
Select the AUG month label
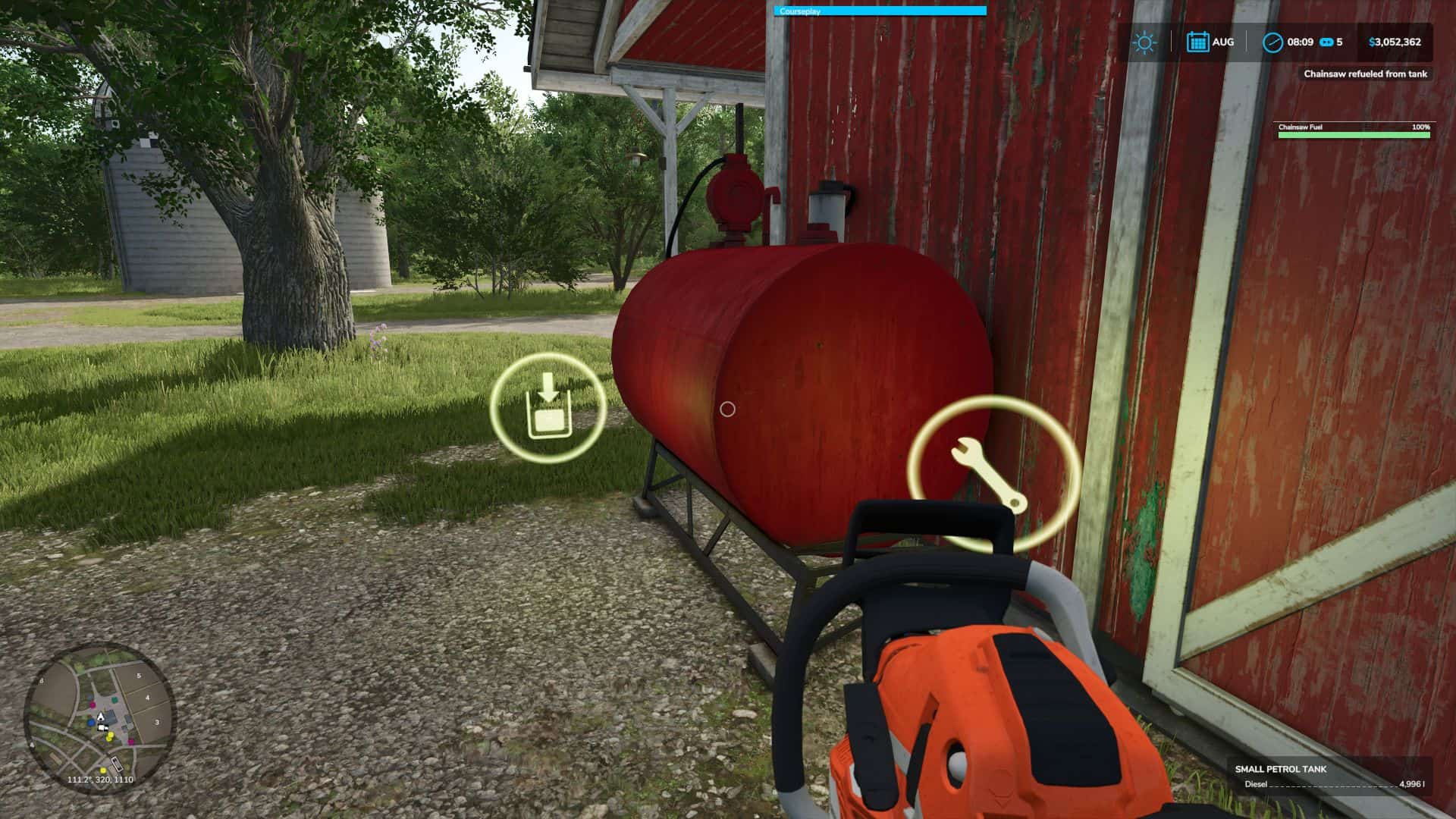coord(1222,42)
